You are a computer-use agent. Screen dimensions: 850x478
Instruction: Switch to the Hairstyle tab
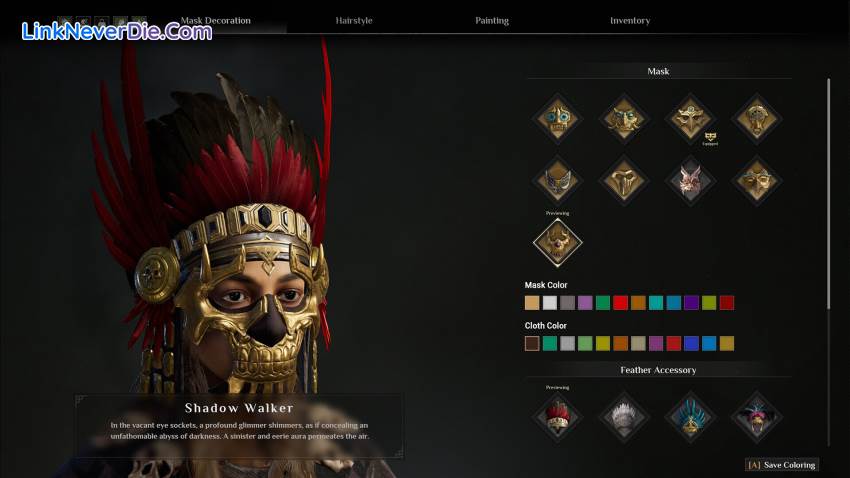pyautogui.click(x=355, y=20)
